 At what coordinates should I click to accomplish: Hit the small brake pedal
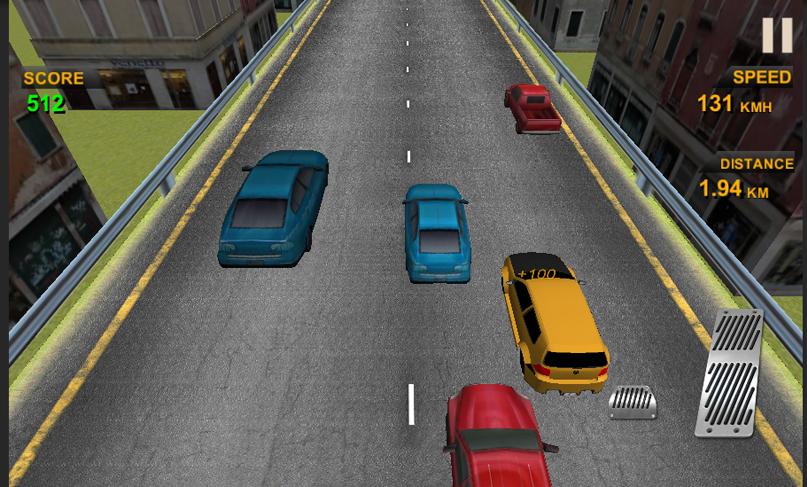tap(633, 402)
